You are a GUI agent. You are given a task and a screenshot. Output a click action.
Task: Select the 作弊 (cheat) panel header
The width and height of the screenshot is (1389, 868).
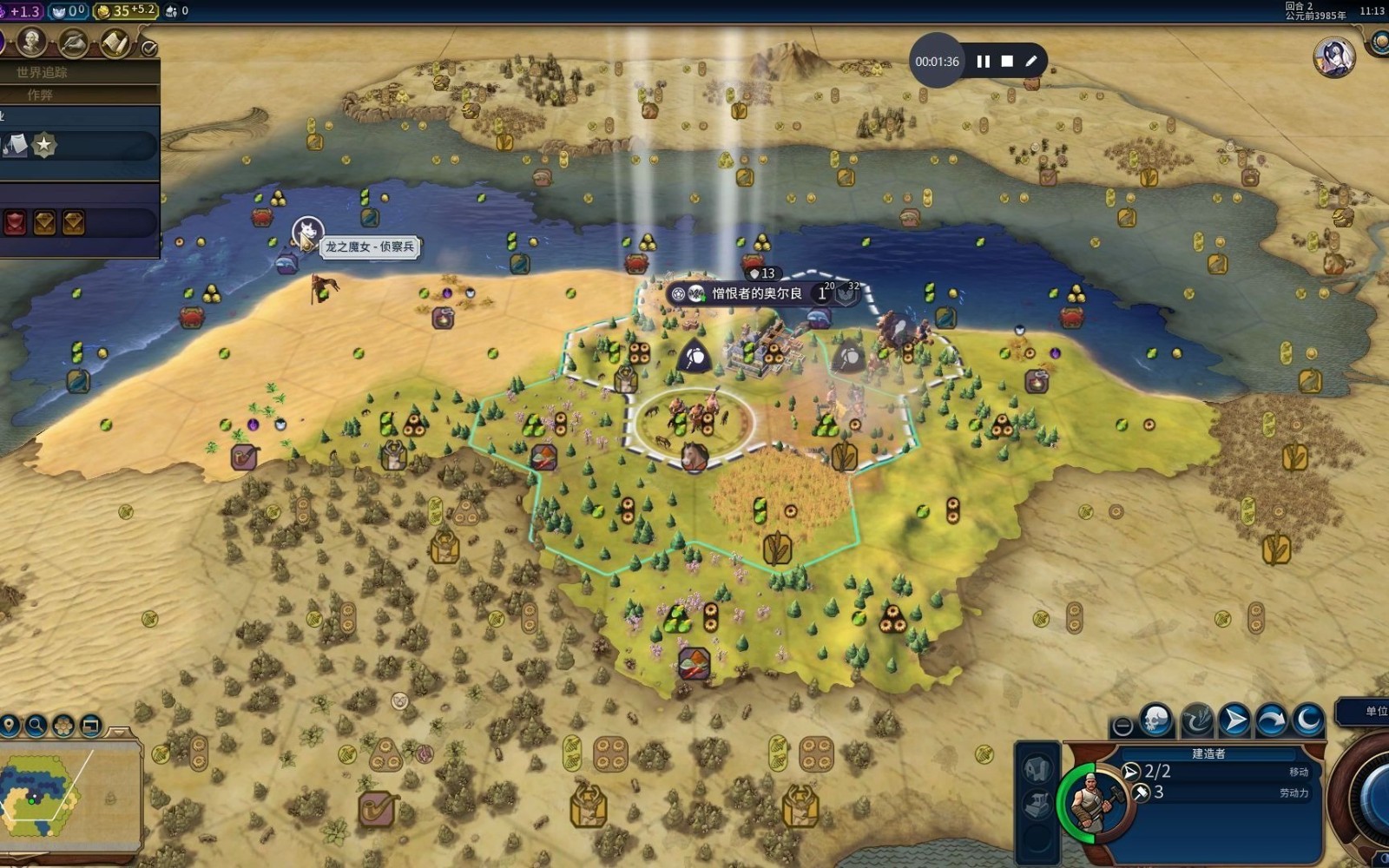(x=40, y=95)
